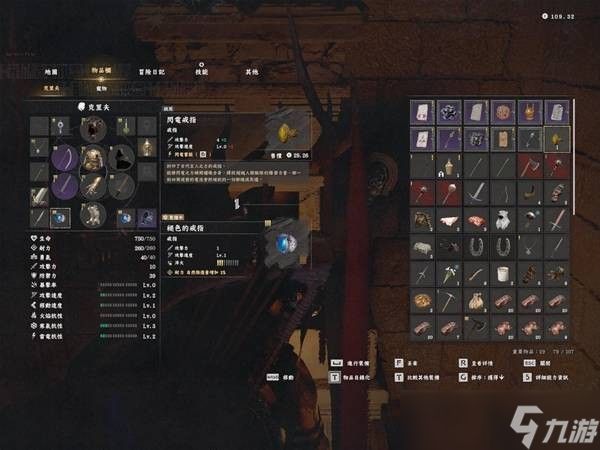
Task: Select the white hooded cloak in inventory
Action: coord(503,219)
